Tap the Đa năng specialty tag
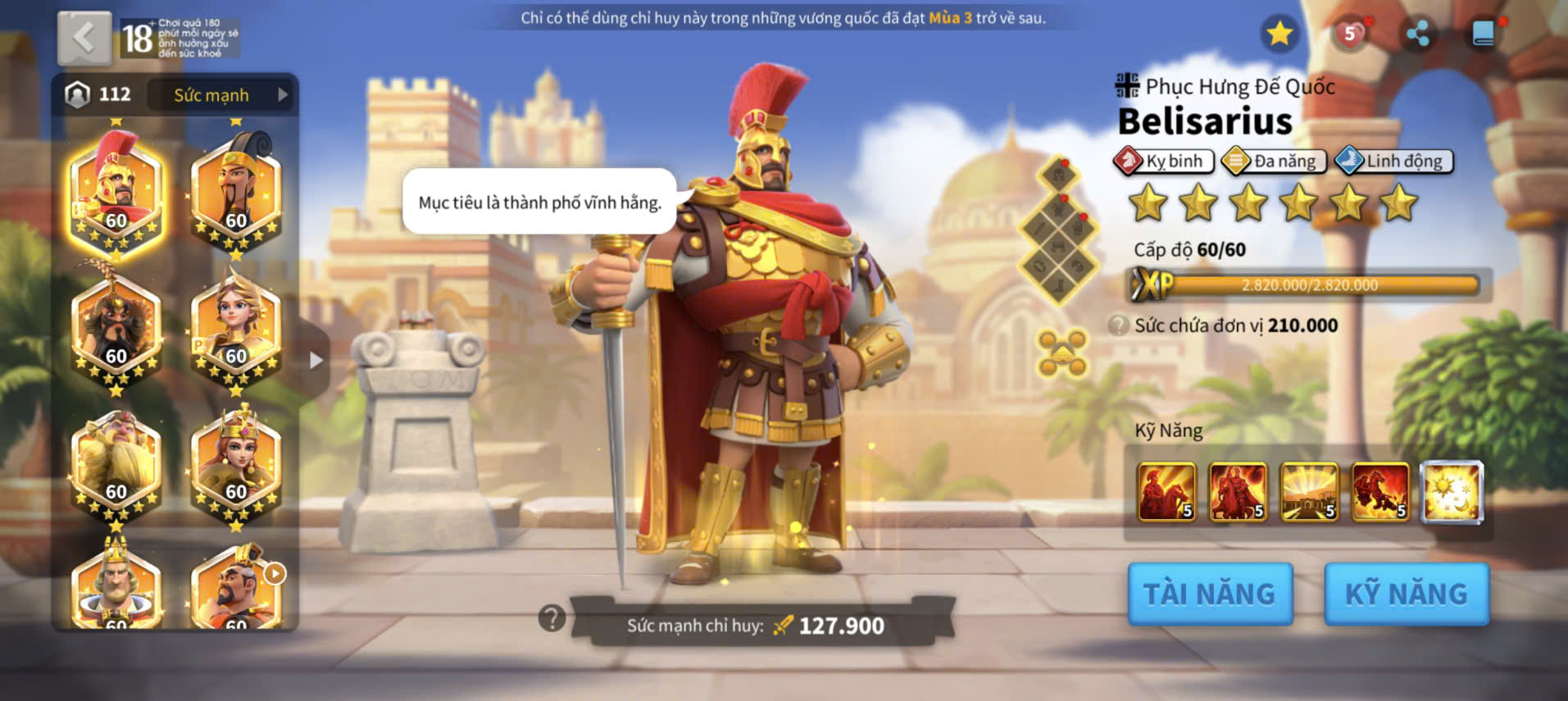The image size is (1568, 701). (x=1275, y=161)
